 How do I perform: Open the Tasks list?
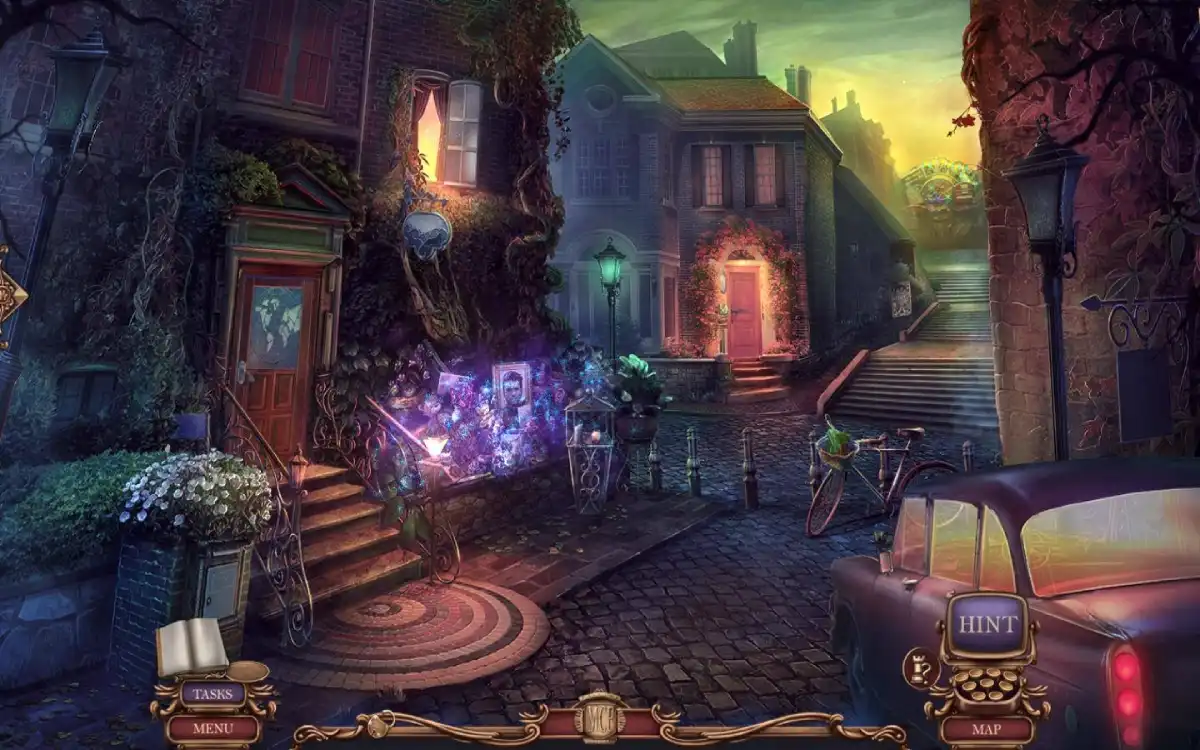212,693
